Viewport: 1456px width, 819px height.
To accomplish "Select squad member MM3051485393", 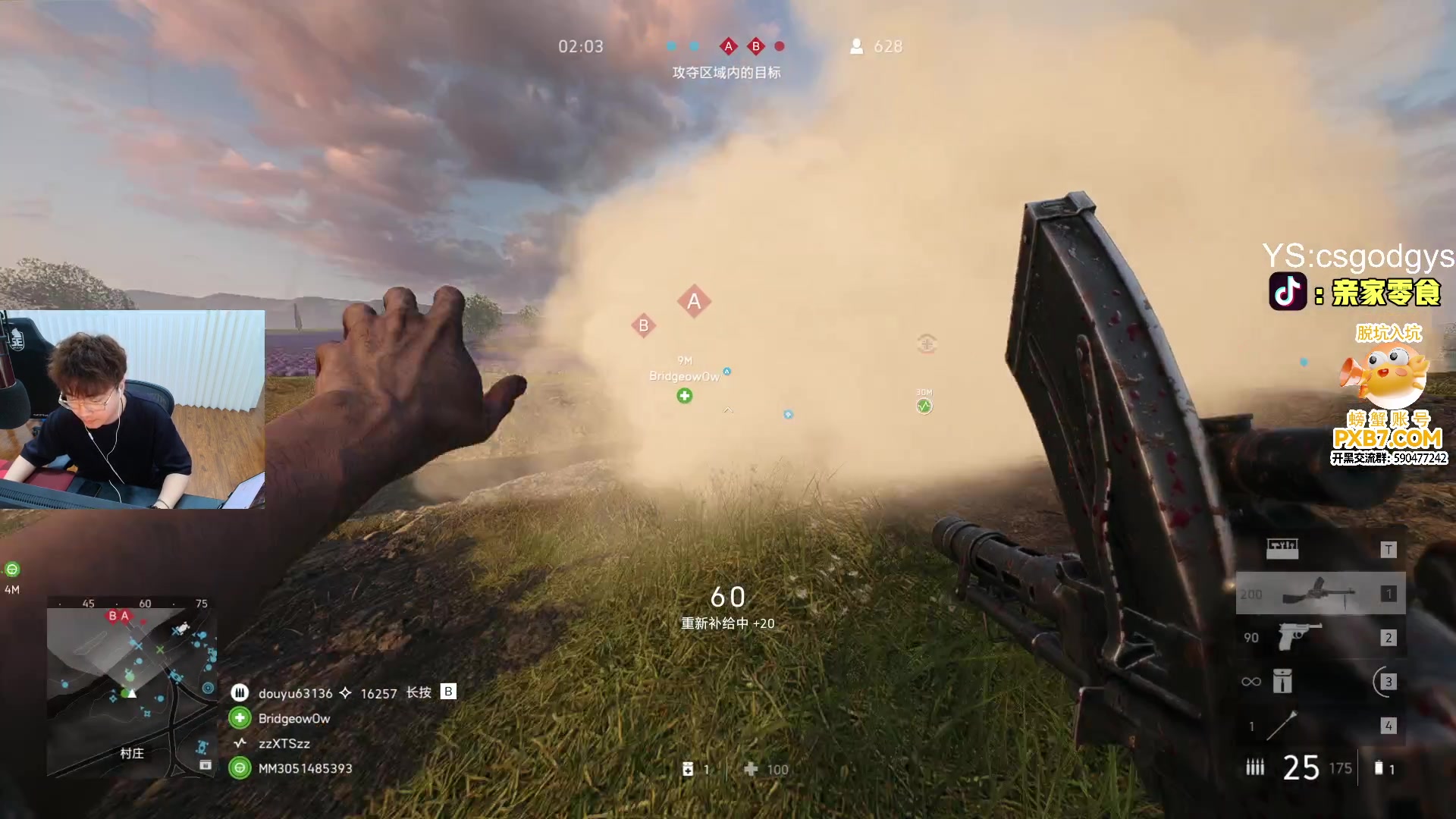I will point(305,768).
